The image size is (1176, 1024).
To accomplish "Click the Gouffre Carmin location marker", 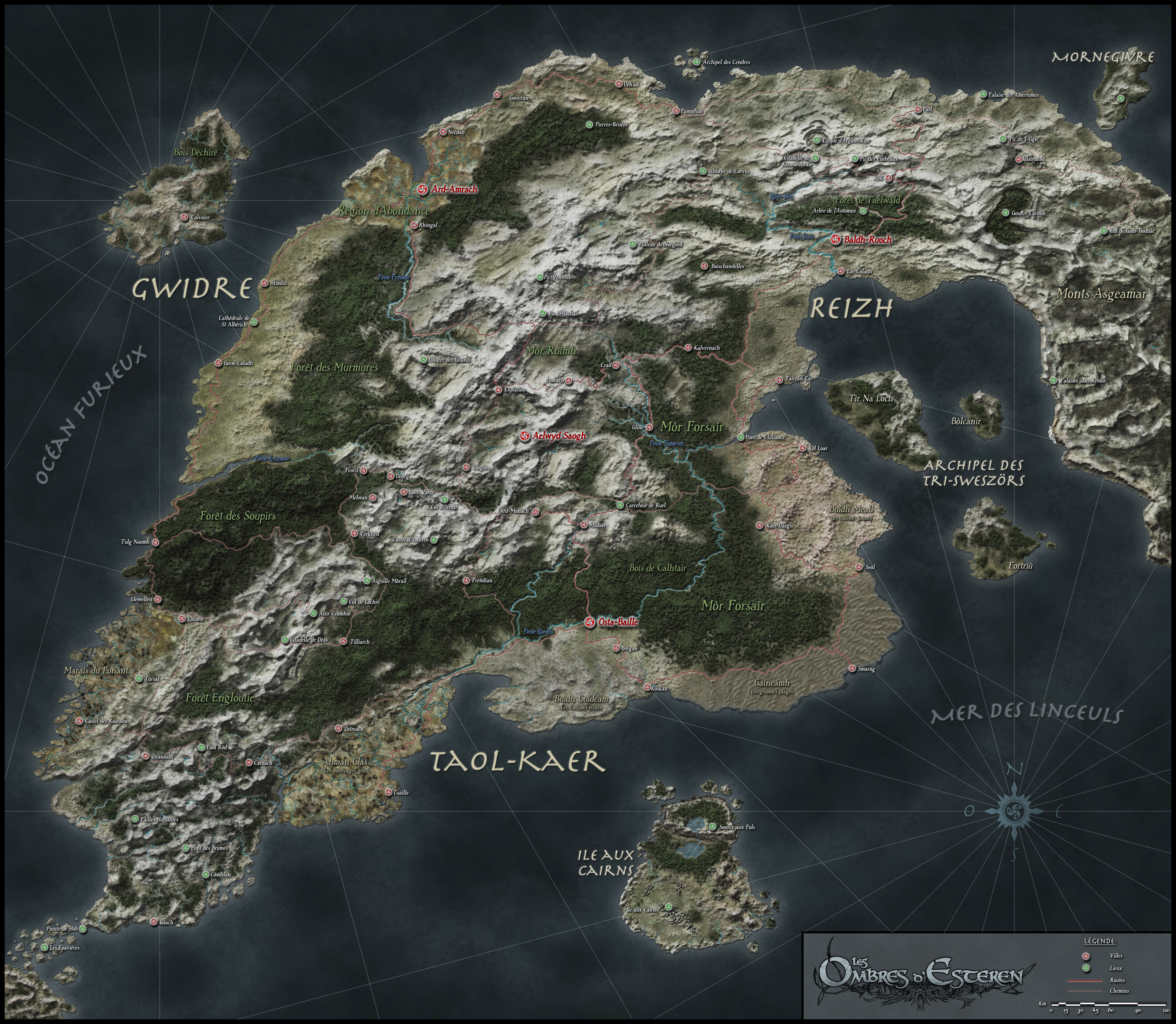I will coord(1006,213).
